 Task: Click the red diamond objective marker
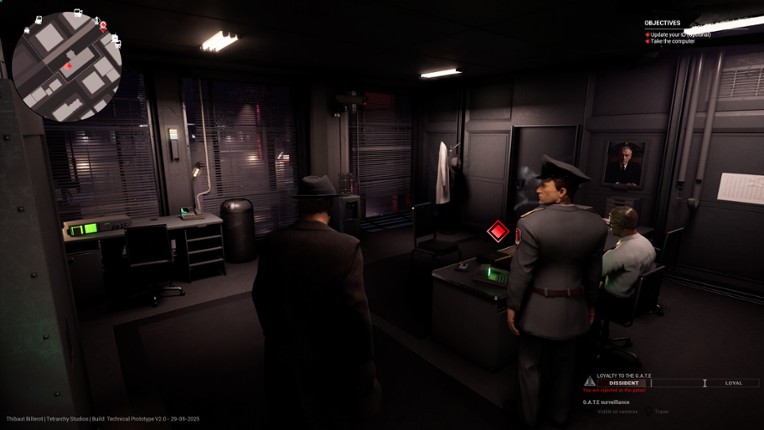tap(498, 233)
